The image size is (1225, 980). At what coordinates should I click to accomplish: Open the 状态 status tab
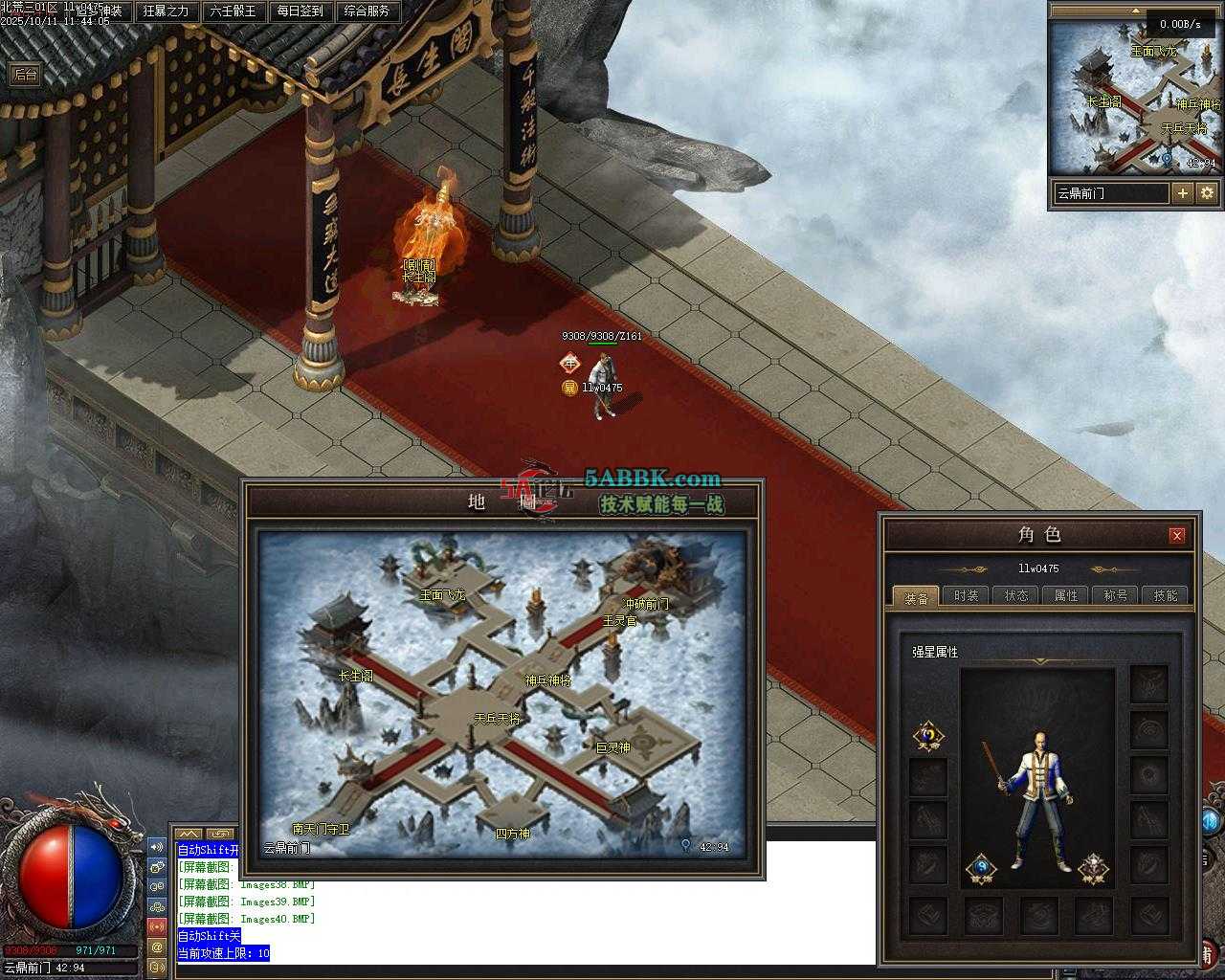[x=1016, y=595]
